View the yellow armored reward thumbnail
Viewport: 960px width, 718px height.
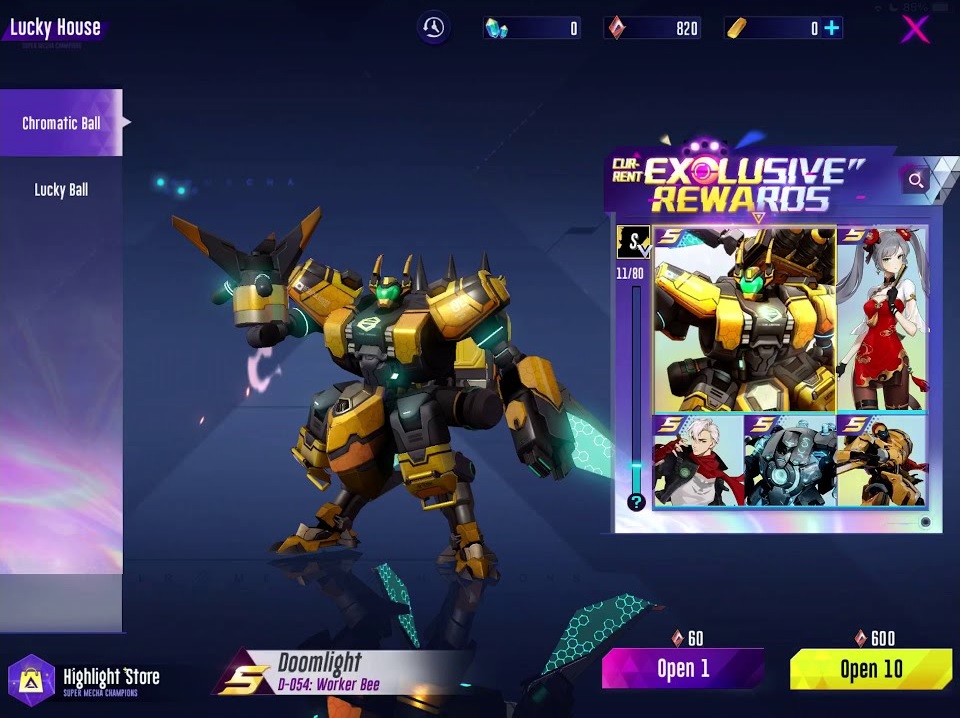pos(882,461)
